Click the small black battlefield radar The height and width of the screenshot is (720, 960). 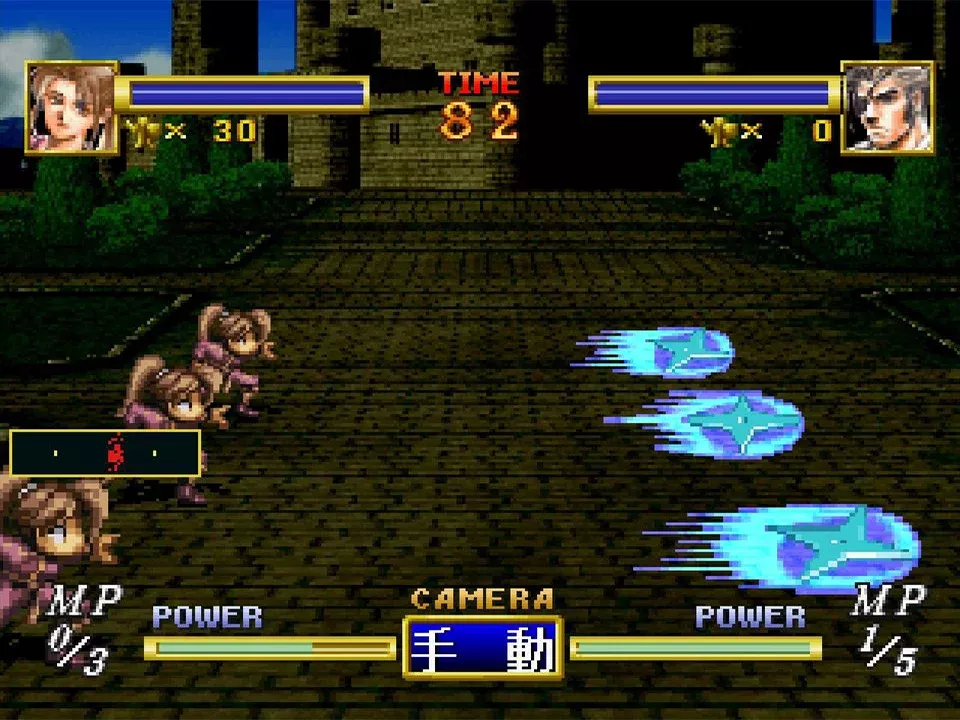click(x=105, y=453)
